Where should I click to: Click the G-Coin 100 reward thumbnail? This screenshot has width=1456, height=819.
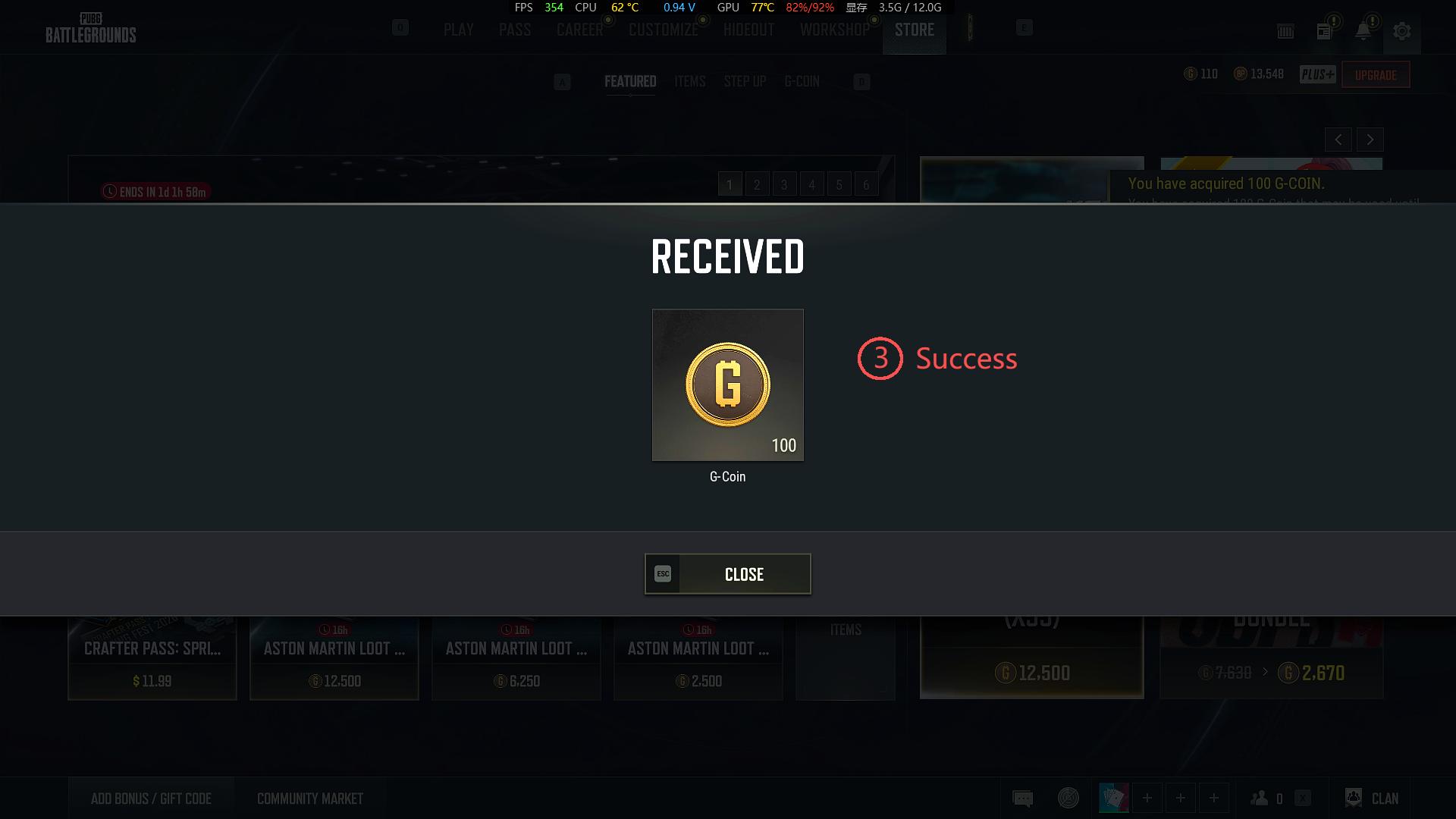(x=727, y=384)
